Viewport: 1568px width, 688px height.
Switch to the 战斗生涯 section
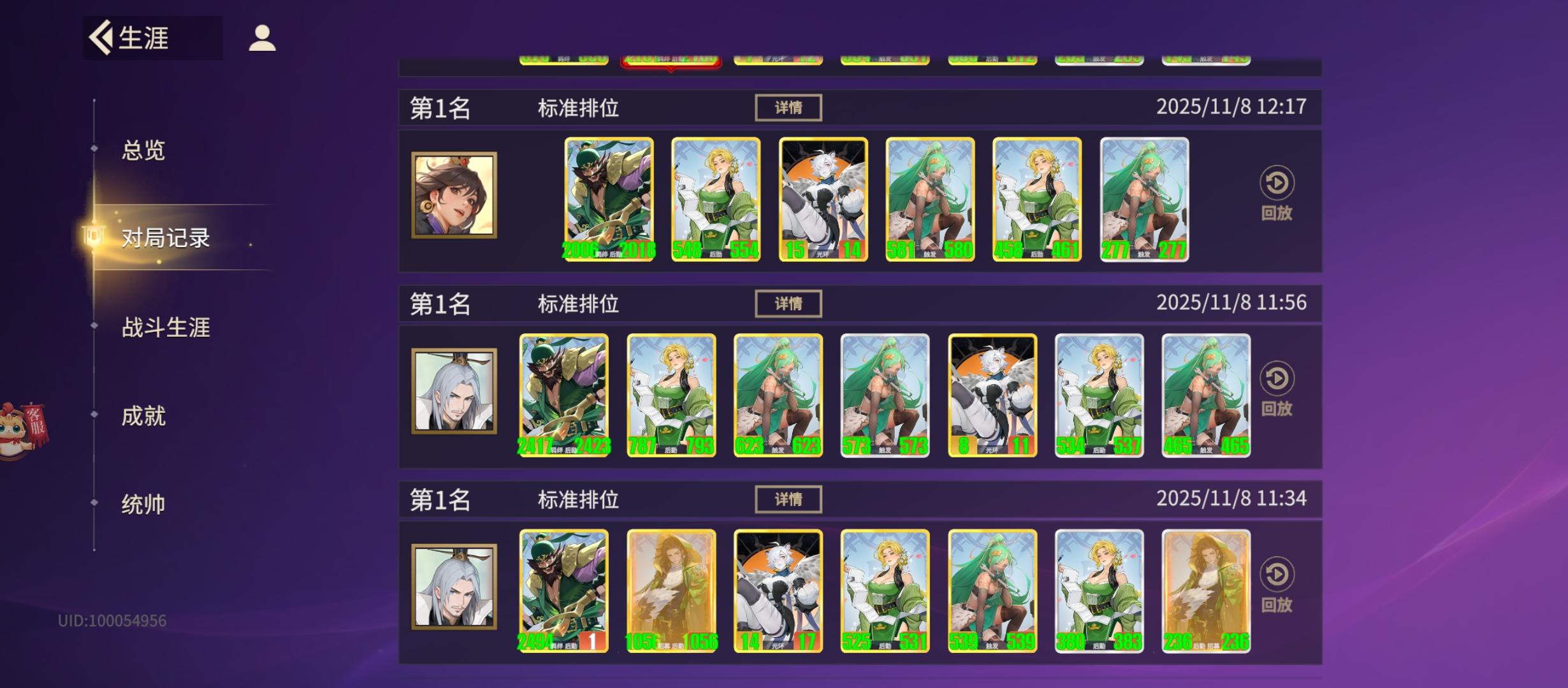(x=166, y=327)
